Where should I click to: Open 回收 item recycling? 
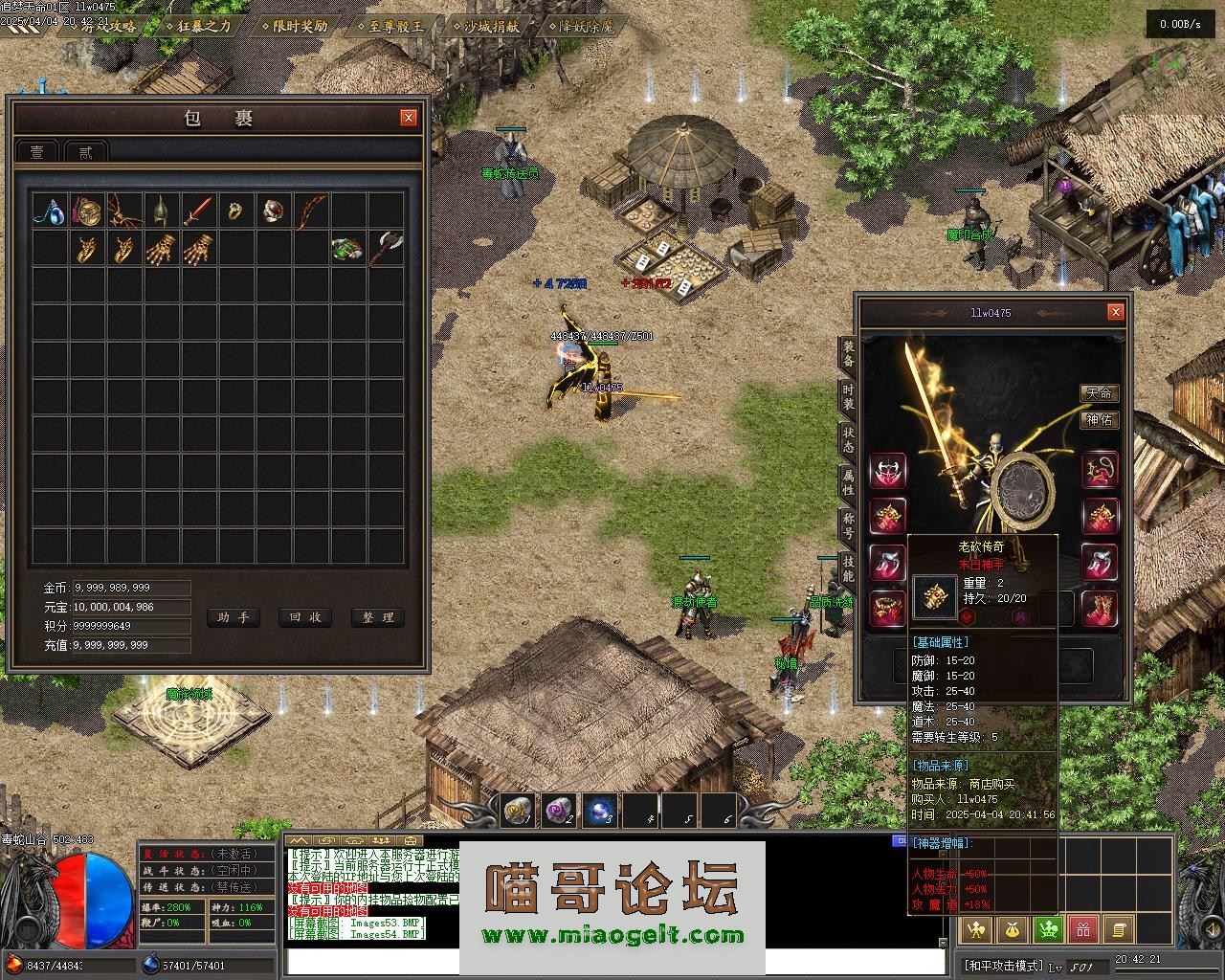coord(305,617)
